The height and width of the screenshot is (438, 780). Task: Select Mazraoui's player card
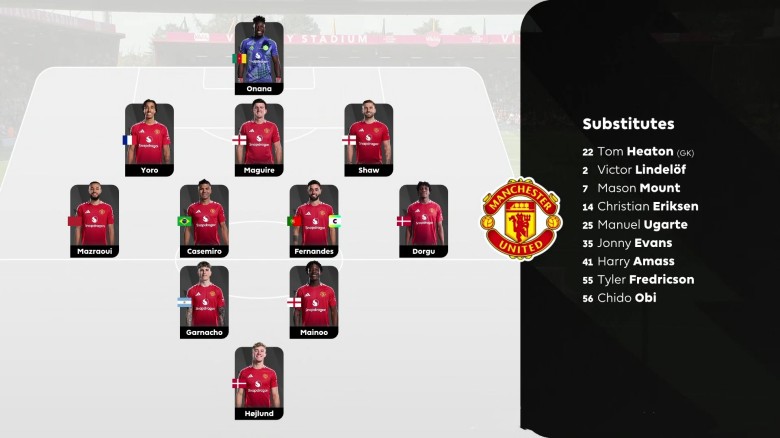click(95, 221)
